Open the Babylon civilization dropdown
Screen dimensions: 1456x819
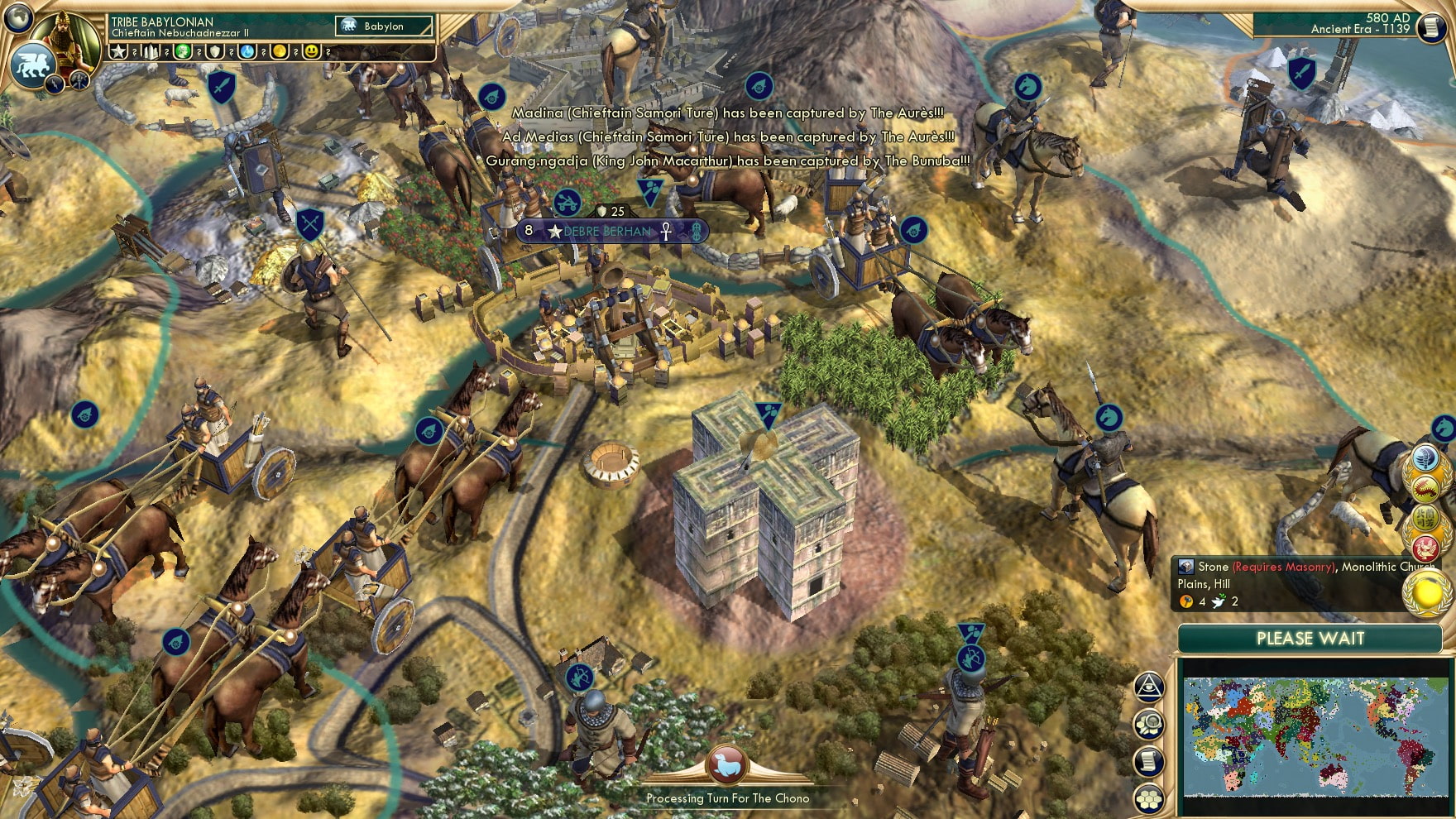pyautogui.click(x=384, y=26)
